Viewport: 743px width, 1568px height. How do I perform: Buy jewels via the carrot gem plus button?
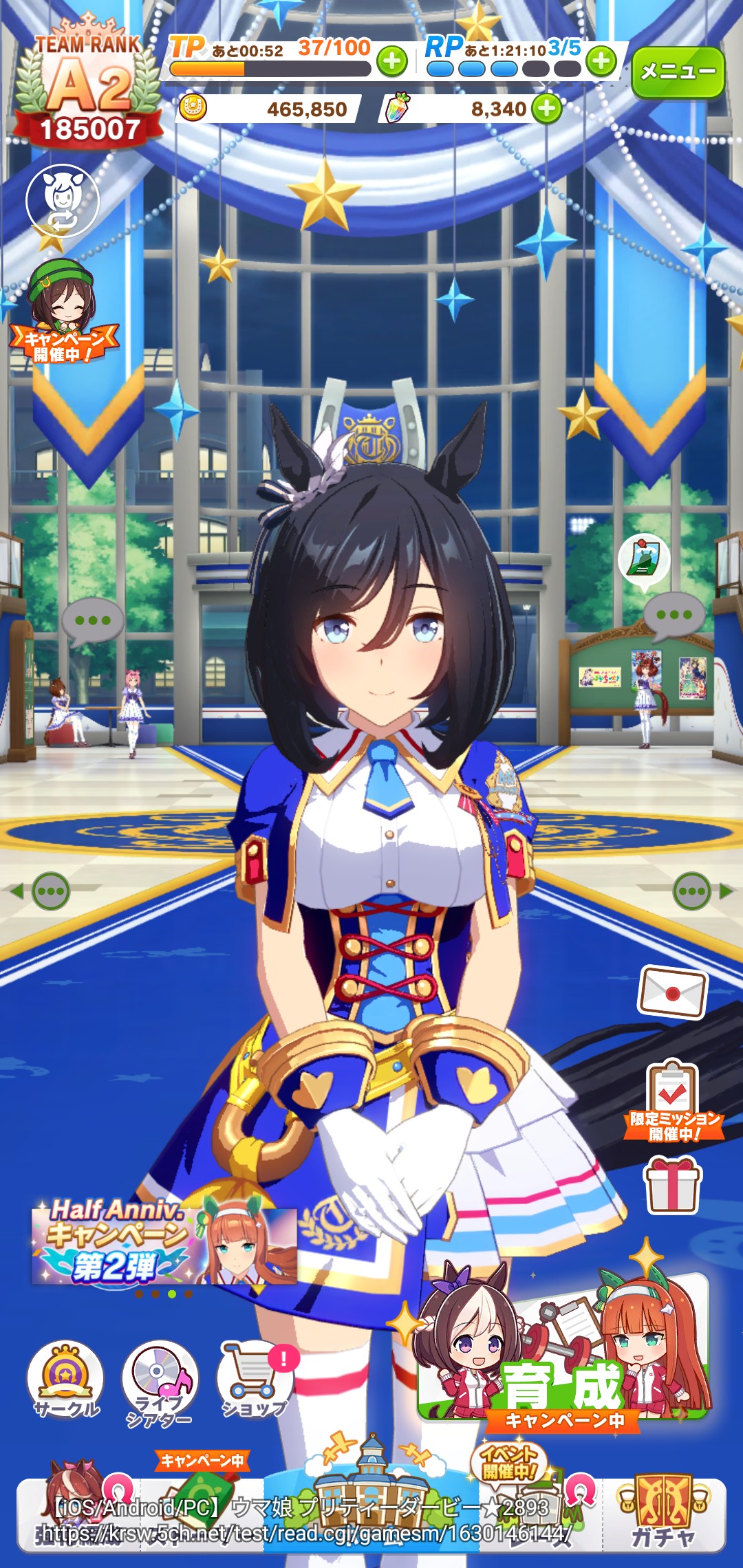547,109
